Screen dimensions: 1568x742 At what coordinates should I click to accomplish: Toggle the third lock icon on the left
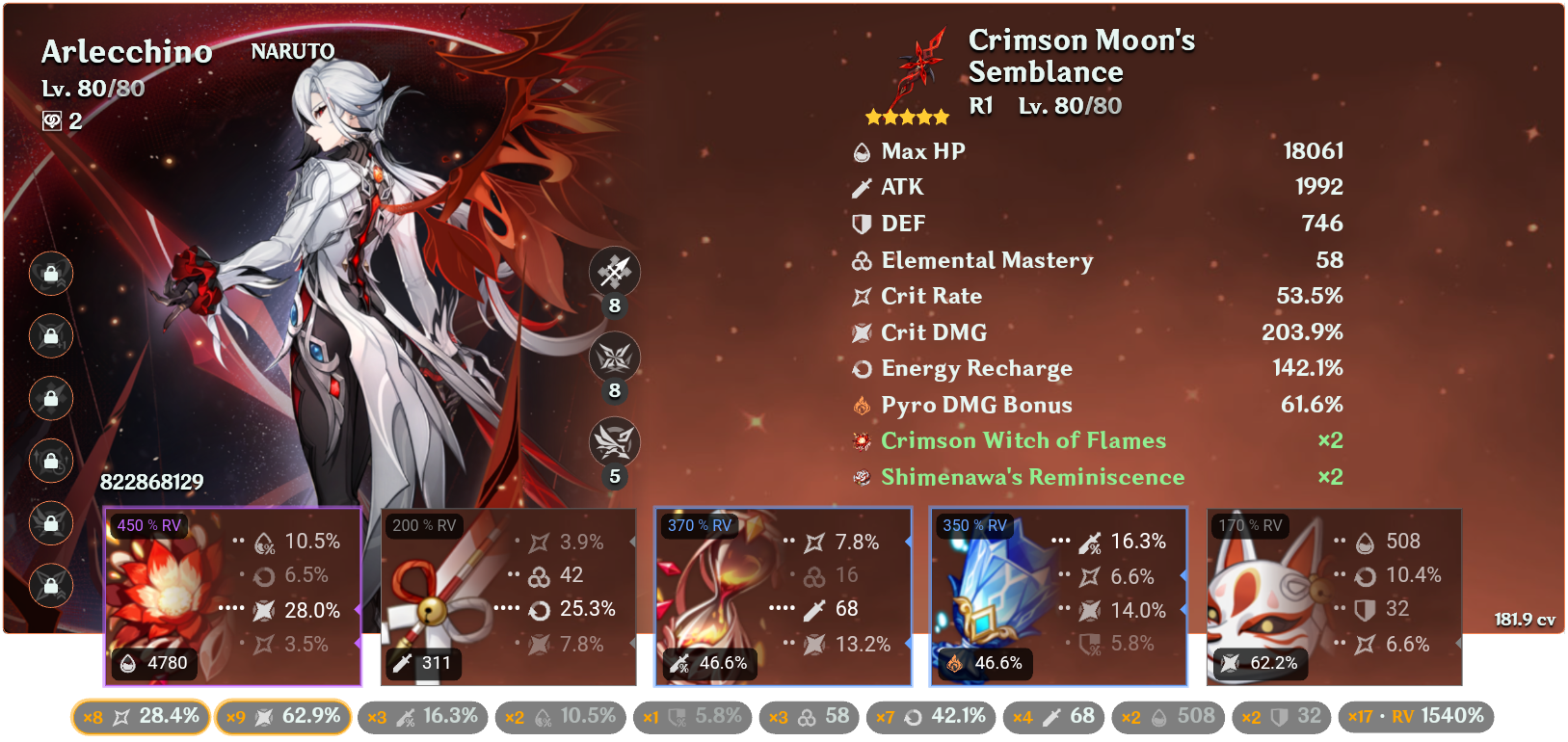[51, 398]
